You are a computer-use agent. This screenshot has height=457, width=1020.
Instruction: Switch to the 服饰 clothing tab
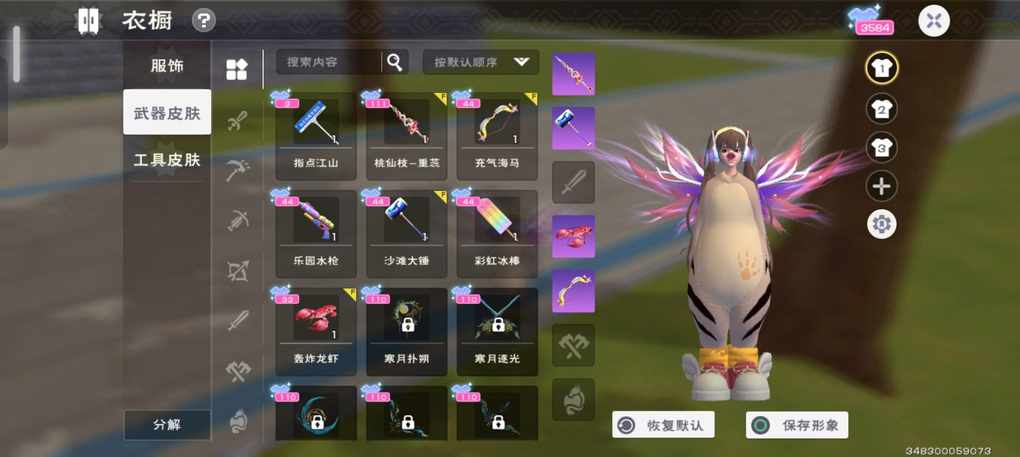pyautogui.click(x=167, y=66)
